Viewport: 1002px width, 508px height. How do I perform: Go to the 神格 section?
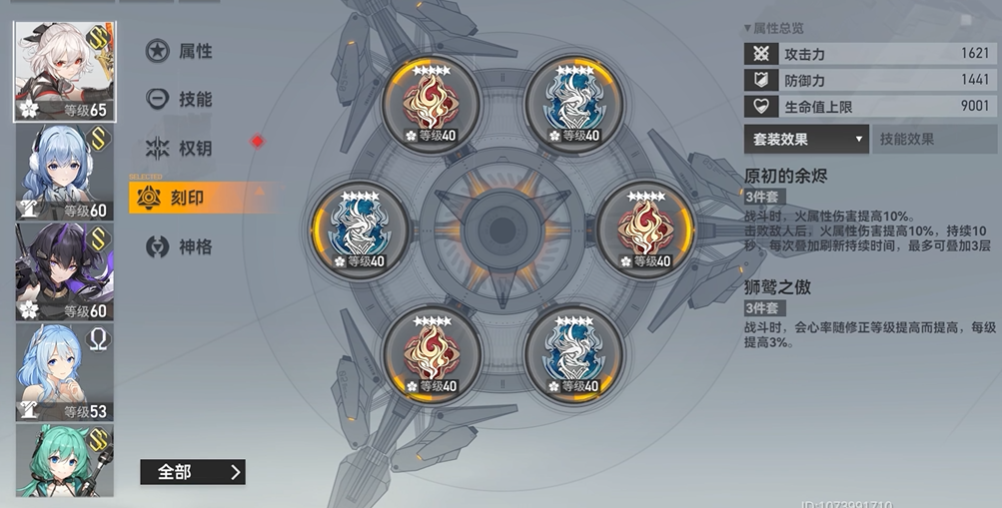(181, 246)
